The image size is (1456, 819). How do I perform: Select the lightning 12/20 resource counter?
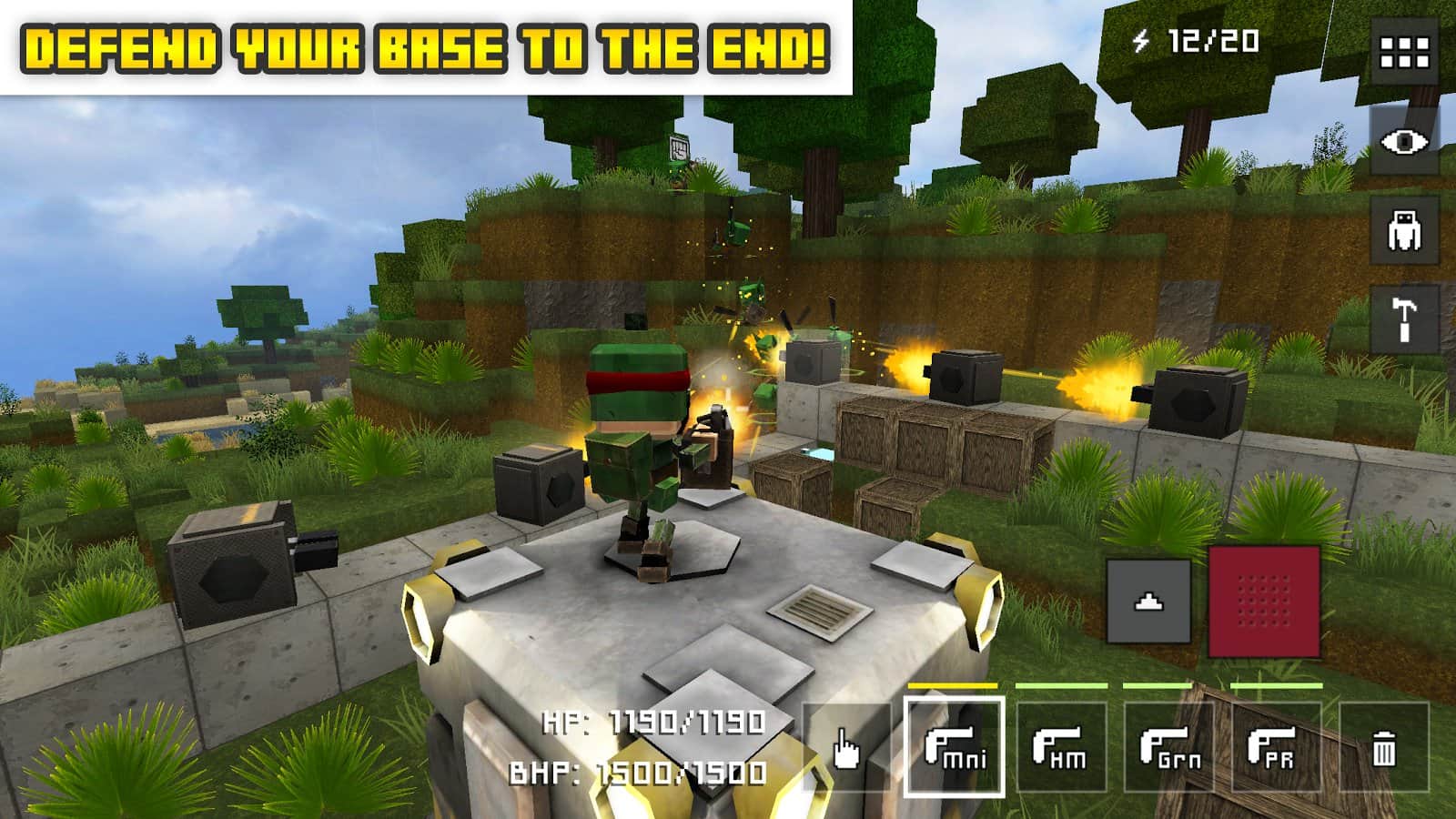click(1197, 38)
